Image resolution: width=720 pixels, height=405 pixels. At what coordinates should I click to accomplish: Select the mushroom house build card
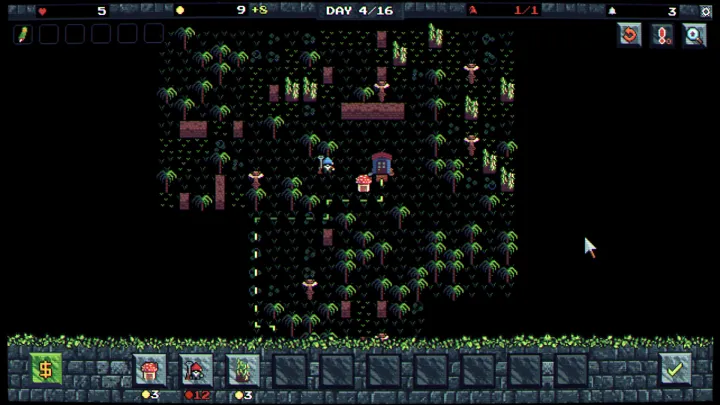(150, 370)
